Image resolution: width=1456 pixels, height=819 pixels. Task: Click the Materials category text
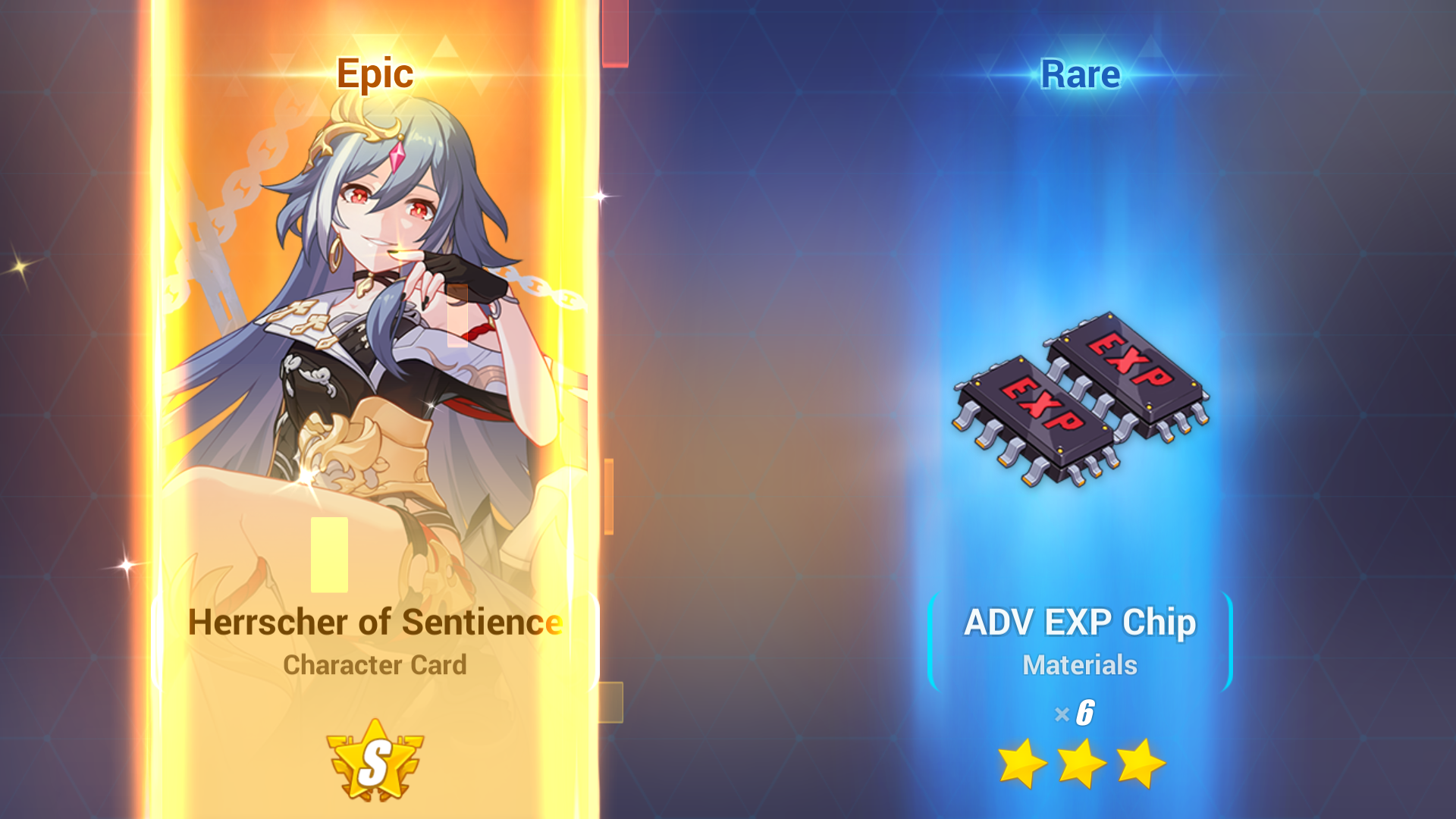point(1078,665)
